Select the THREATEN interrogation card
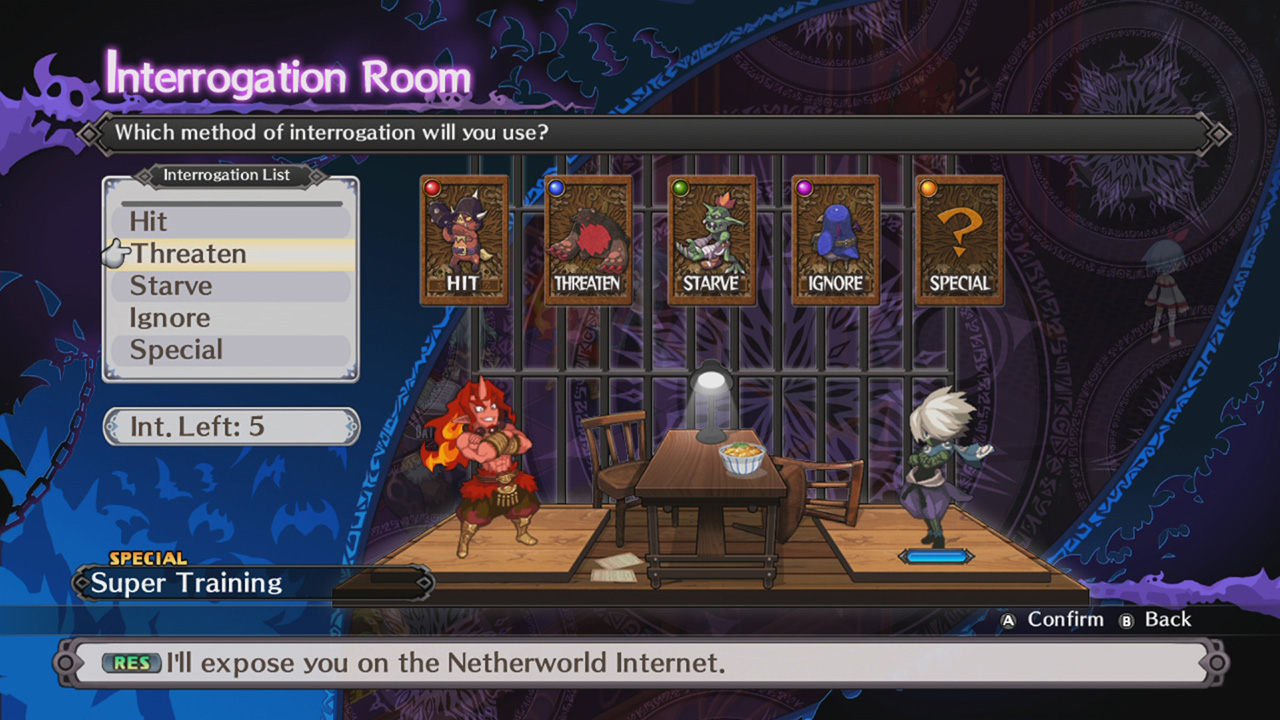 (588, 240)
